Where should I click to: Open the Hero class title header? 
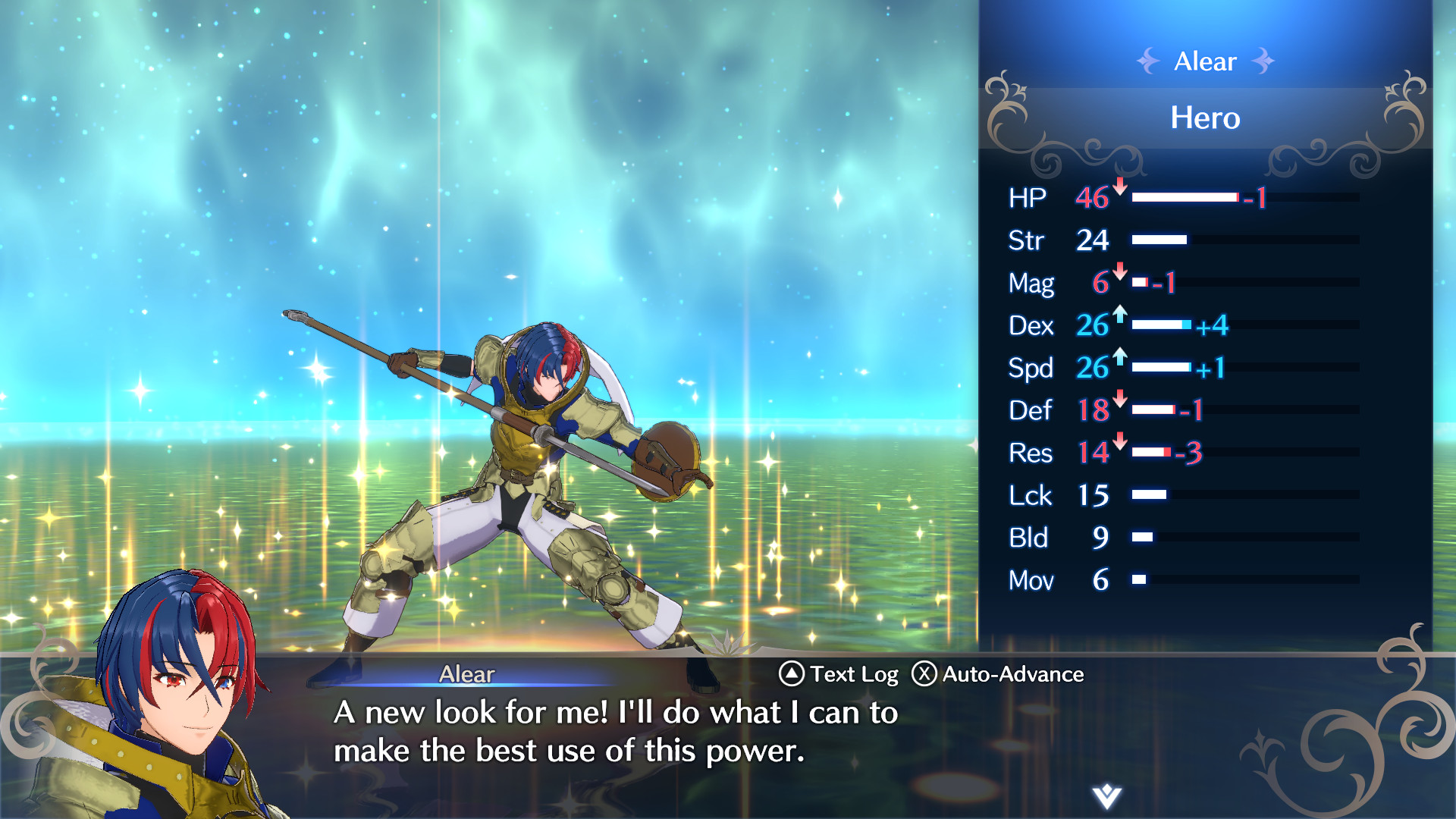[1204, 118]
